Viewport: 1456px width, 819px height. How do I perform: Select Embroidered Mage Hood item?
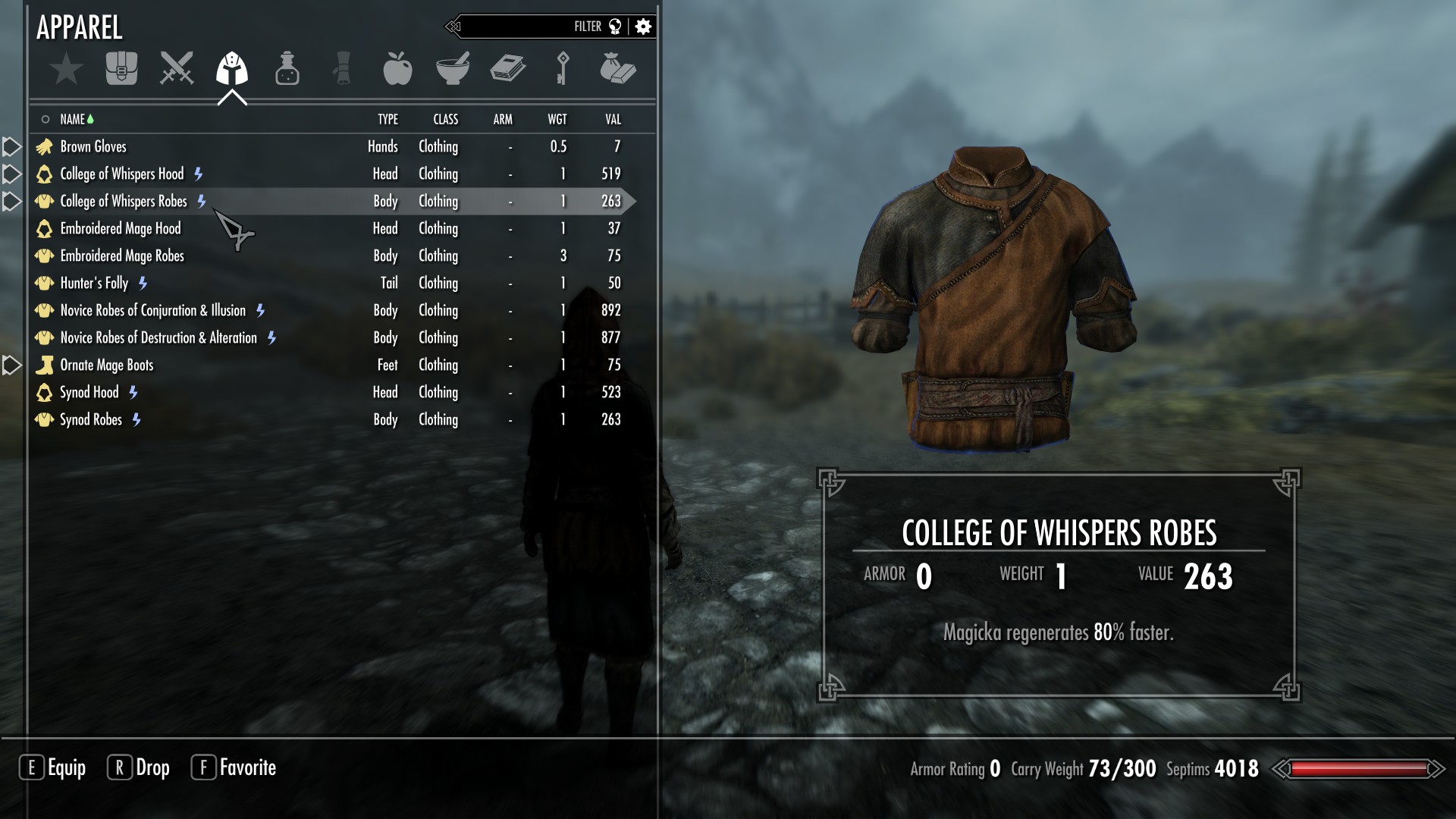pos(120,228)
